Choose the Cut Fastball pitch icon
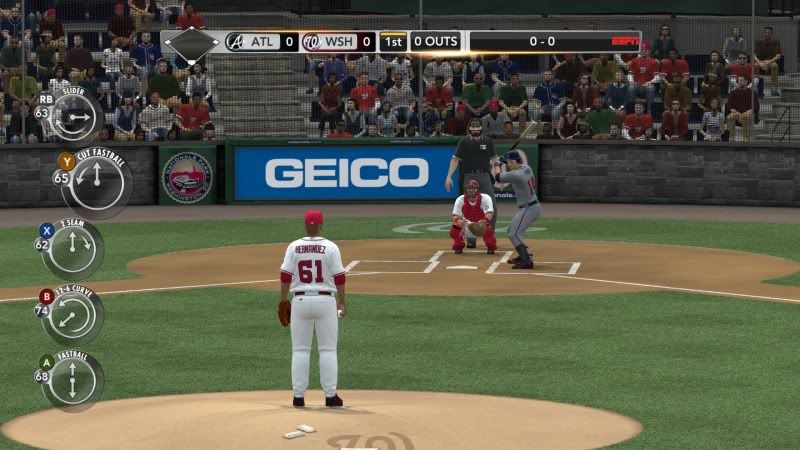The image size is (800, 450). (96, 181)
